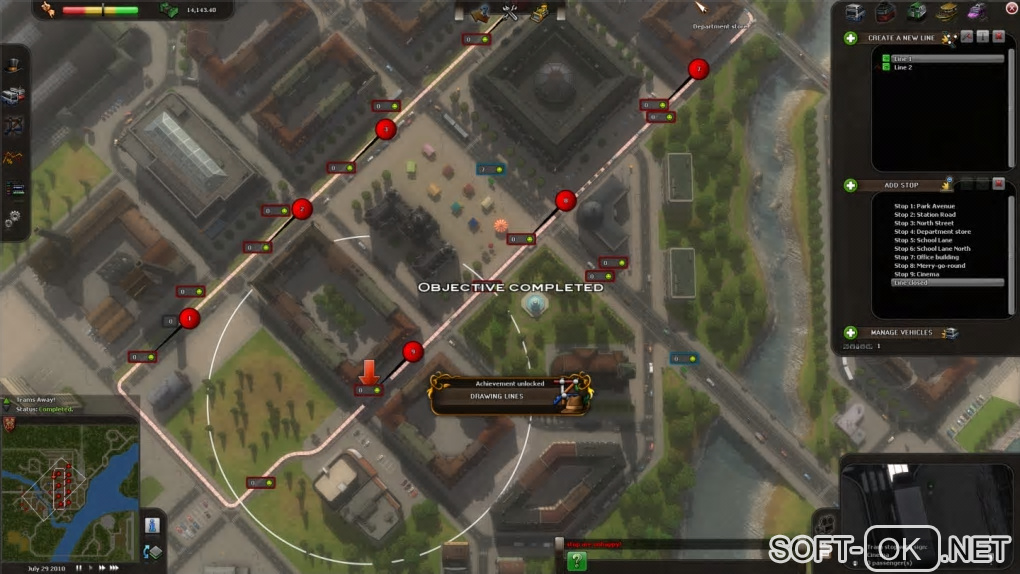Pause the game time
The width and height of the screenshot is (1020, 574).
(x=78, y=568)
